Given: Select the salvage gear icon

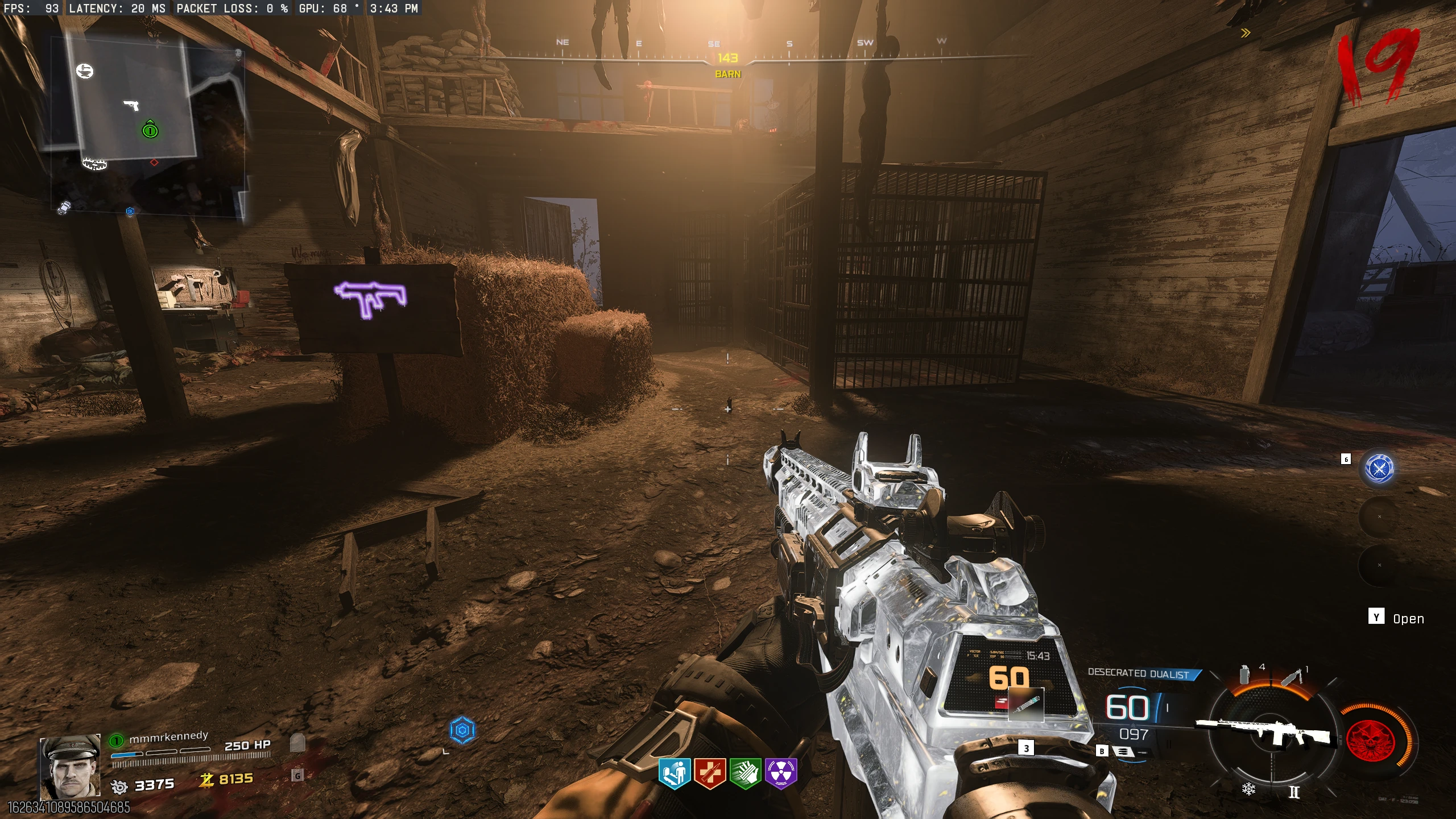Looking at the screenshot, I should pos(119,786).
